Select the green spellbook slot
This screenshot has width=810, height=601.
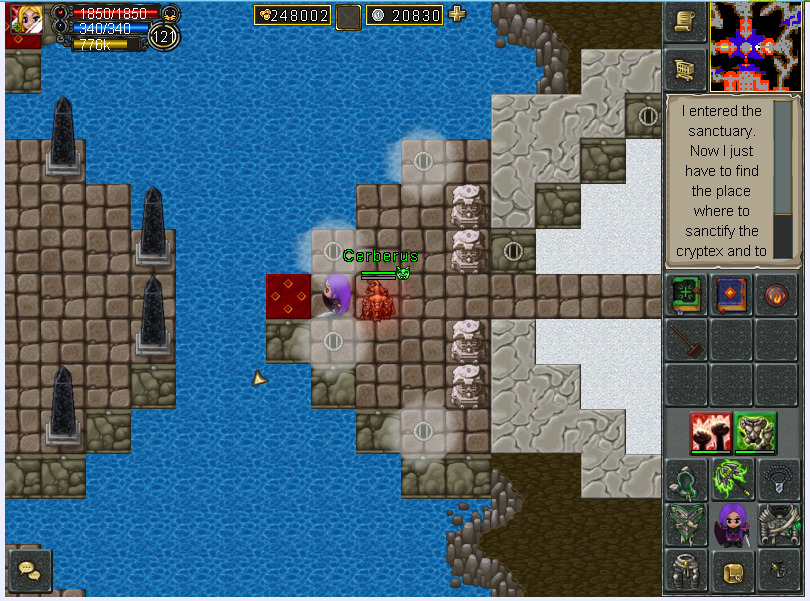[x=686, y=297]
